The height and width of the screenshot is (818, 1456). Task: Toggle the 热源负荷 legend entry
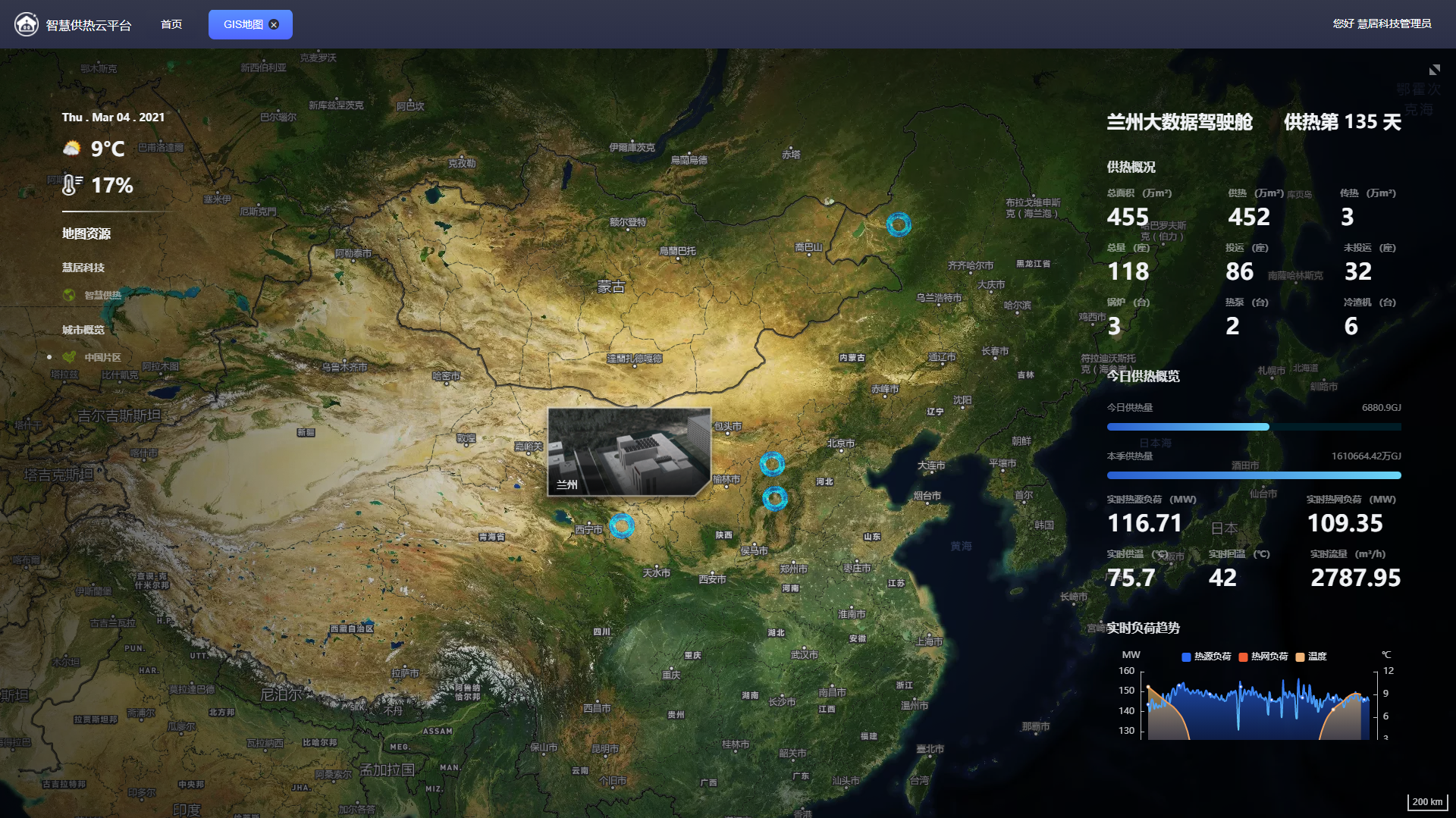coord(1206,657)
